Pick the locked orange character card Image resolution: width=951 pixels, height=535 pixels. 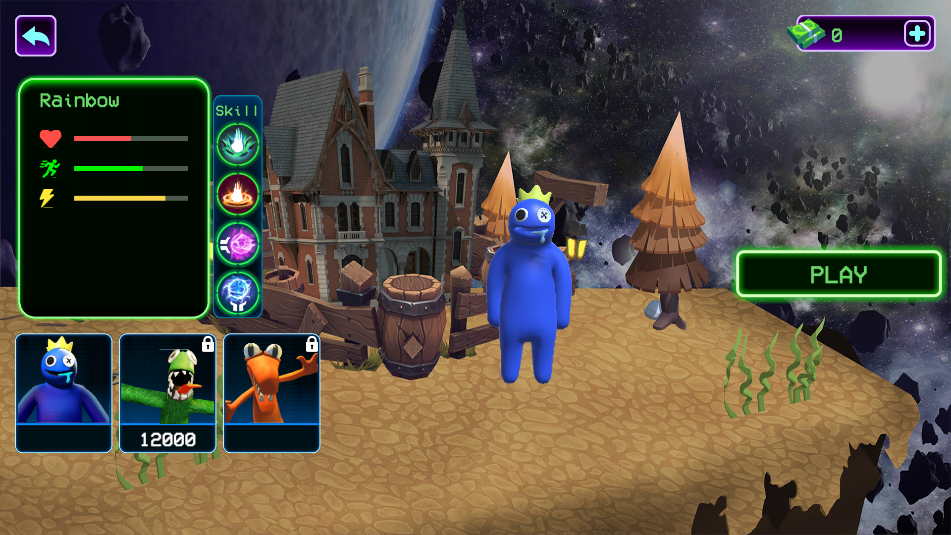(272, 392)
